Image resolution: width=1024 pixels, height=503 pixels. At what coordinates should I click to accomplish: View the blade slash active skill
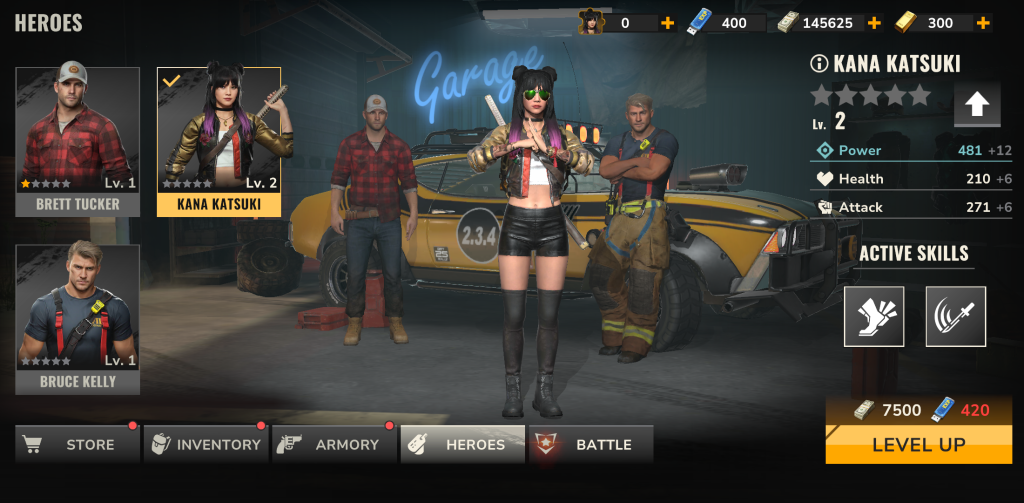pyautogui.click(x=955, y=316)
